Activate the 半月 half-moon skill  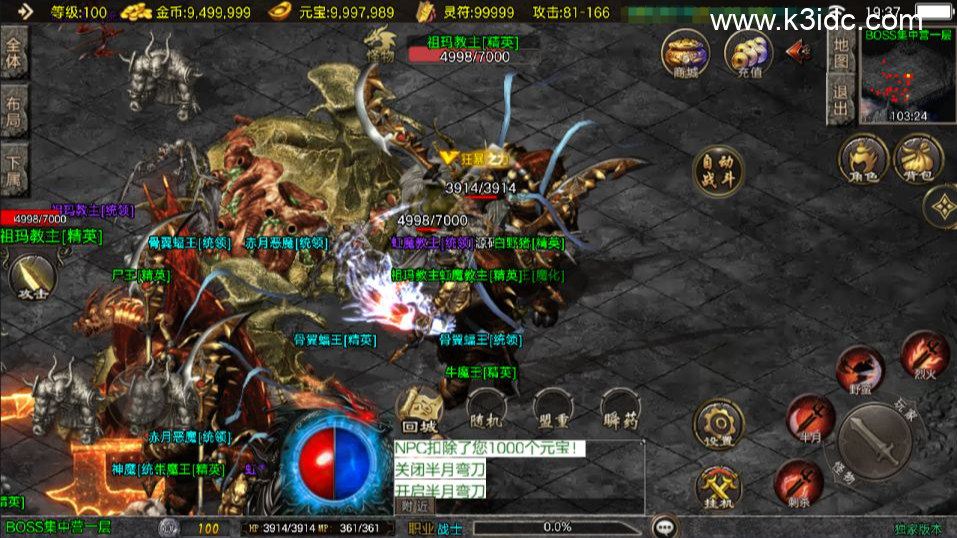[x=809, y=417]
